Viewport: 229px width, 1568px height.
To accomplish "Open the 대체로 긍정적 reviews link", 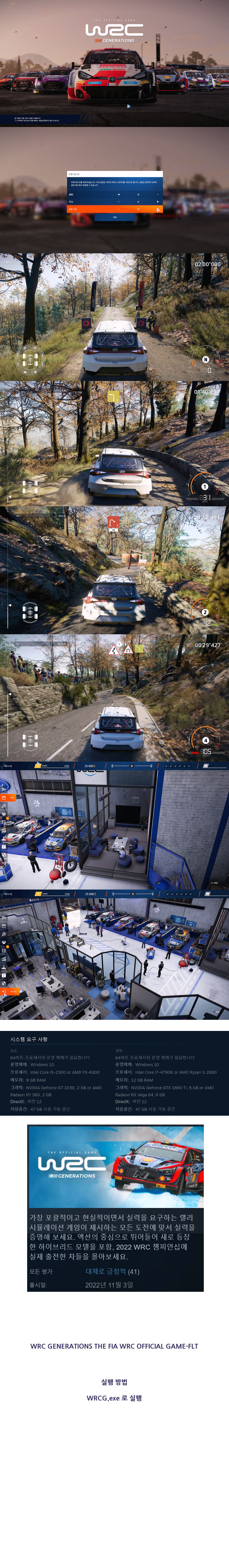I will (x=107, y=1271).
